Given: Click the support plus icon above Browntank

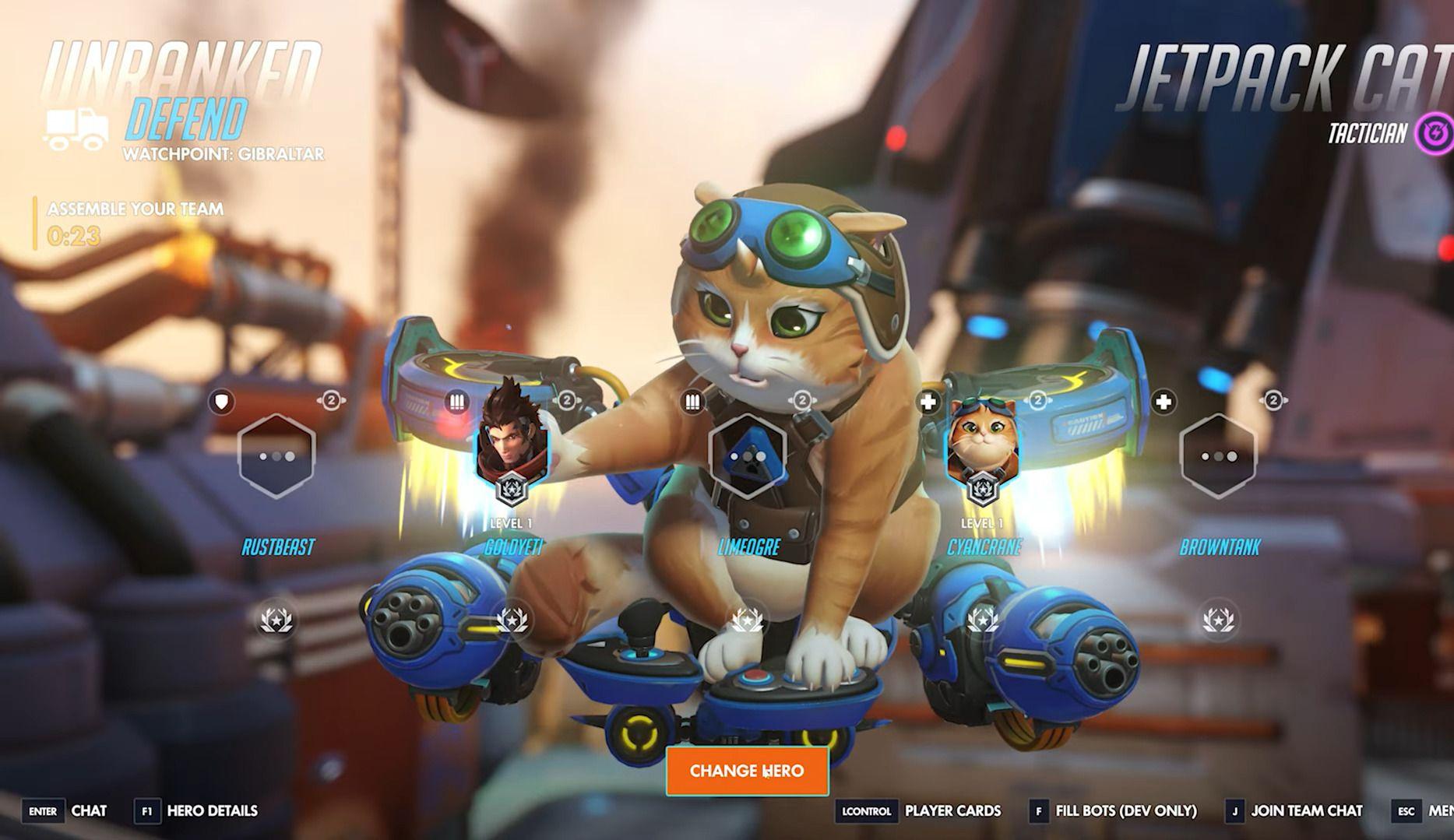Looking at the screenshot, I should tap(1165, 403).
